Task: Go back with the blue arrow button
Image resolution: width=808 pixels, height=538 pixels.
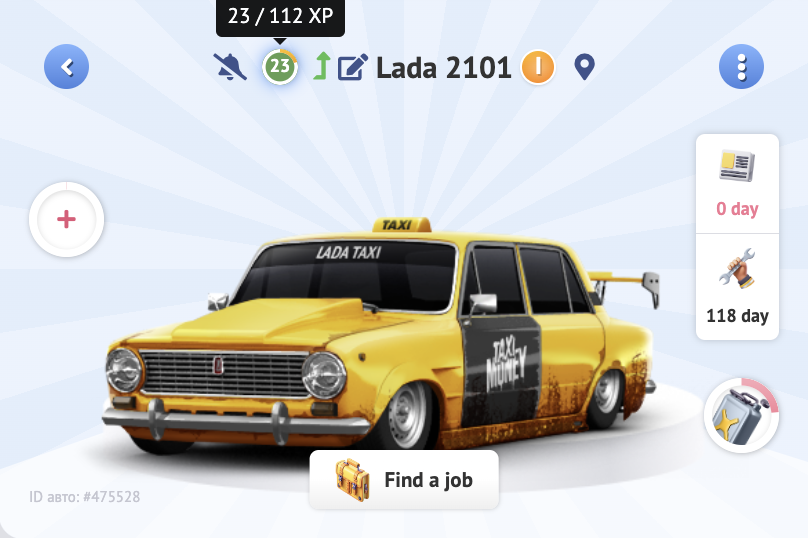Action: click(67, 67)
